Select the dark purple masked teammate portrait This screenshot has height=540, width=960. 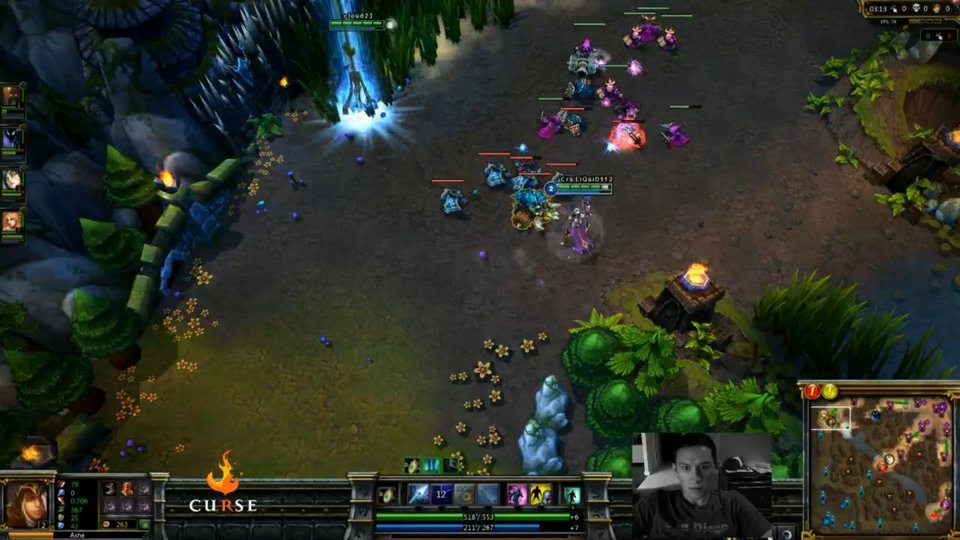pyautogui.click(x=12, y=138)
